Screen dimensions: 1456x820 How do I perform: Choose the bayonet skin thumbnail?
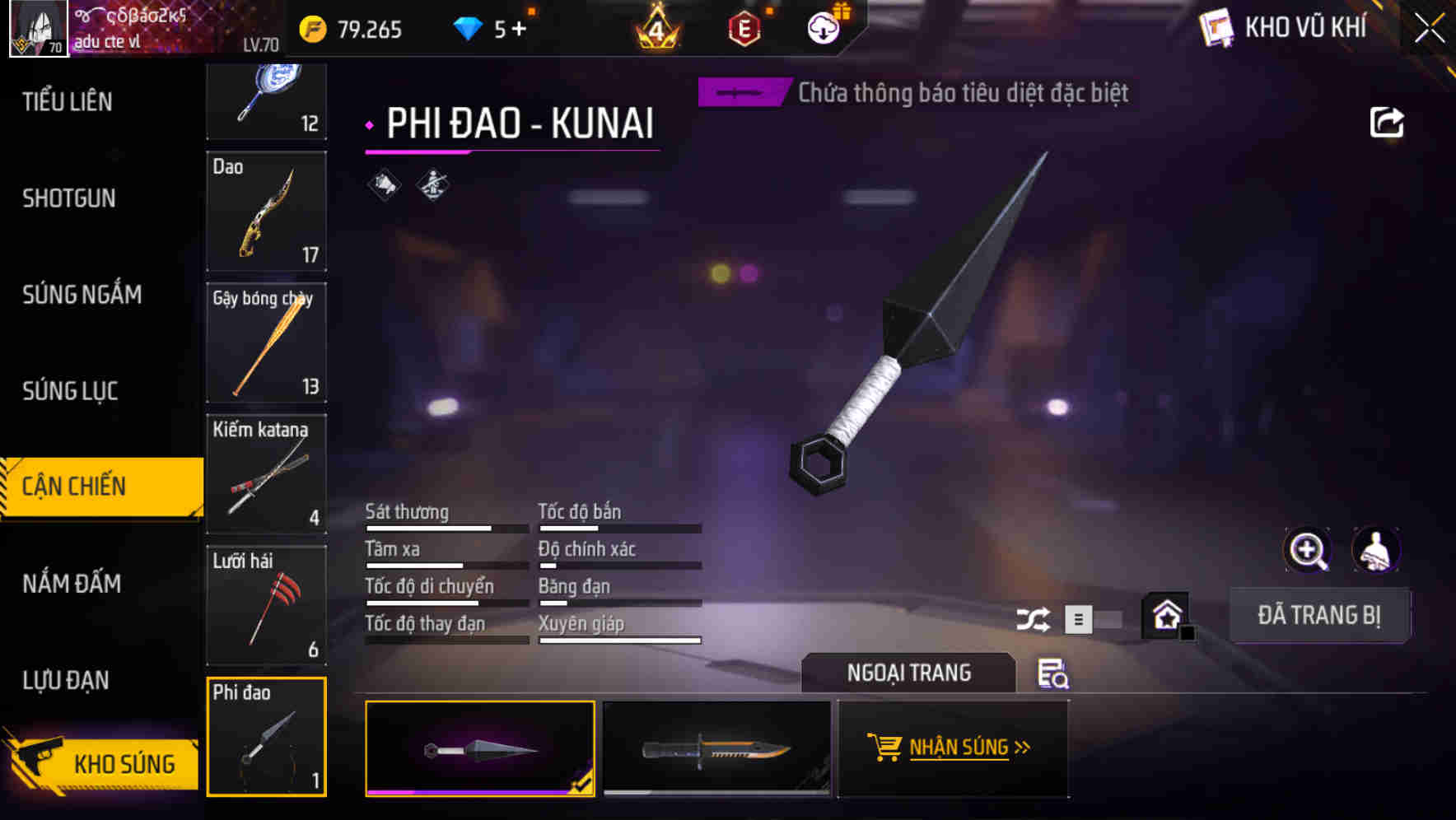tap(716, 749)
